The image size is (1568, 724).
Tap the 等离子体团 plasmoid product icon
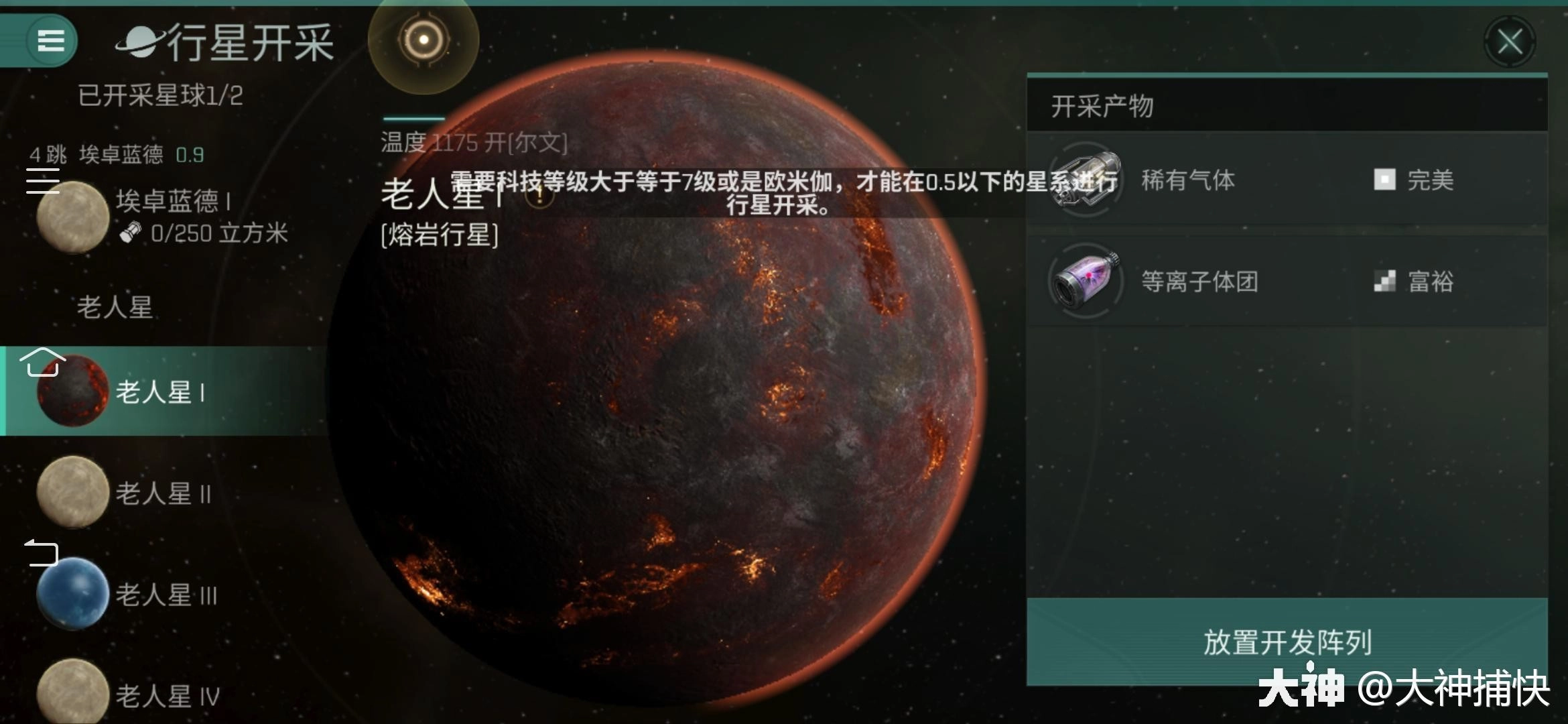click(1086, 282)
